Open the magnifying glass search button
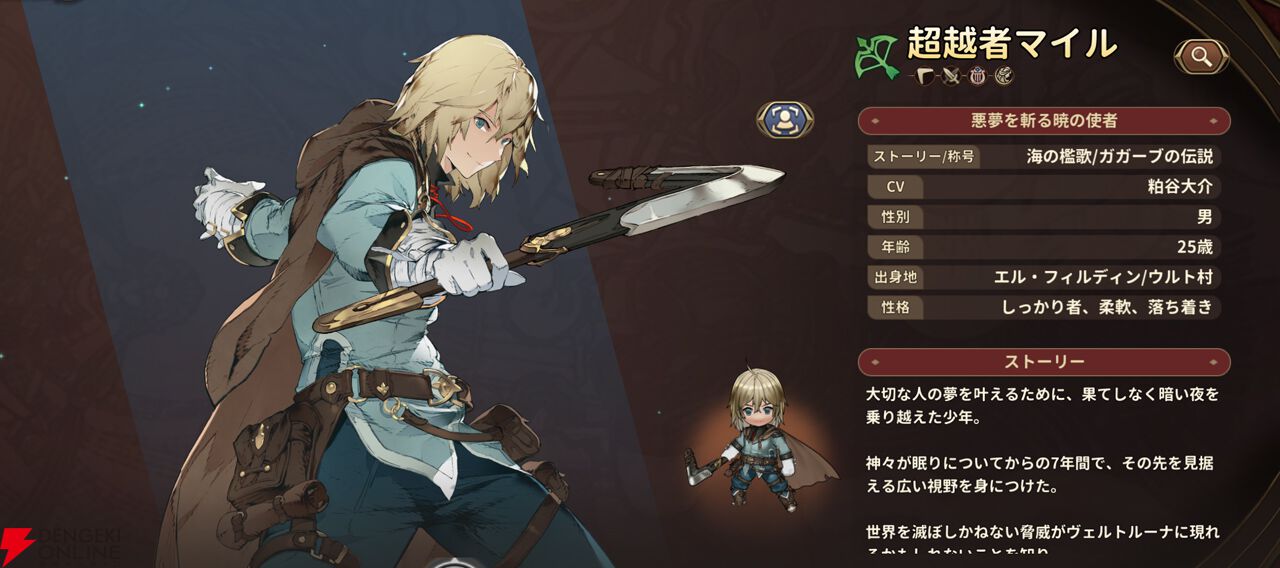Viewport: 1280px width, 568px height. (x=1201, y=57)
